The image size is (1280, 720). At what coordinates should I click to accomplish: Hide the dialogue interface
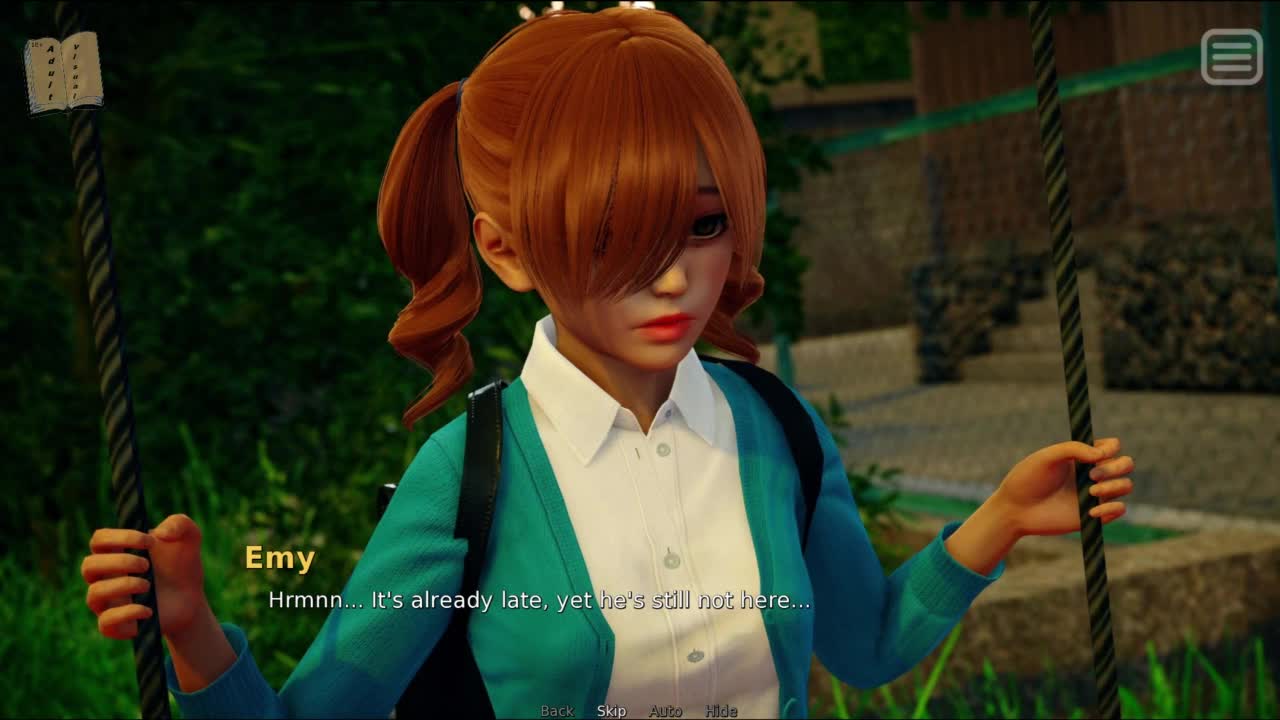coord(721,711)
